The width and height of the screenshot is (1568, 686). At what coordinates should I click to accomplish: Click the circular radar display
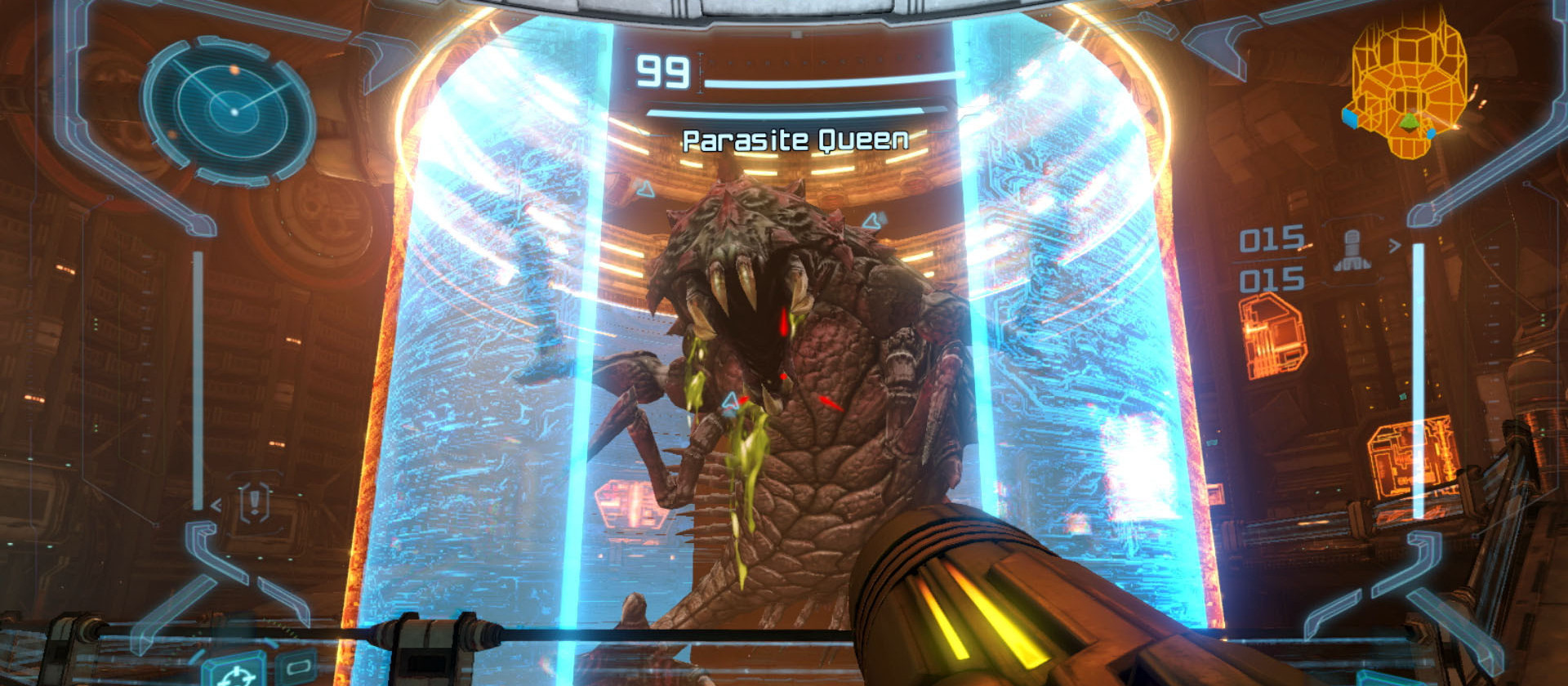coord(233,110)
